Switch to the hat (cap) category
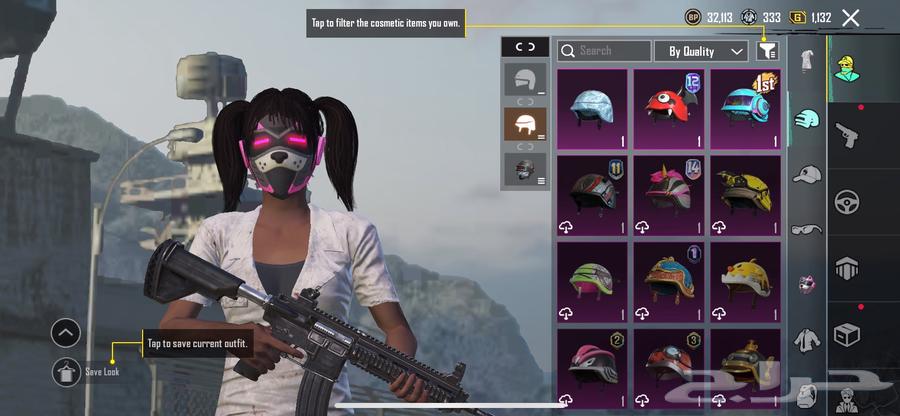The height and width of the screenshot is (416, 900). [807, 175]
